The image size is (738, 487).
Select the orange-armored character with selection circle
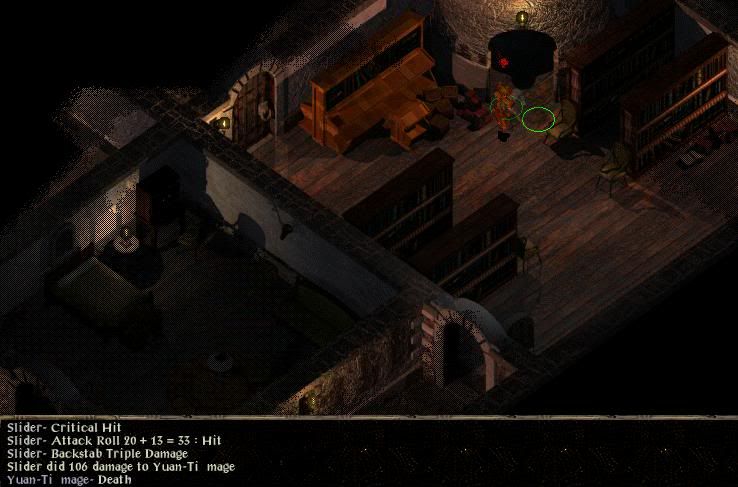pos(504,108)
